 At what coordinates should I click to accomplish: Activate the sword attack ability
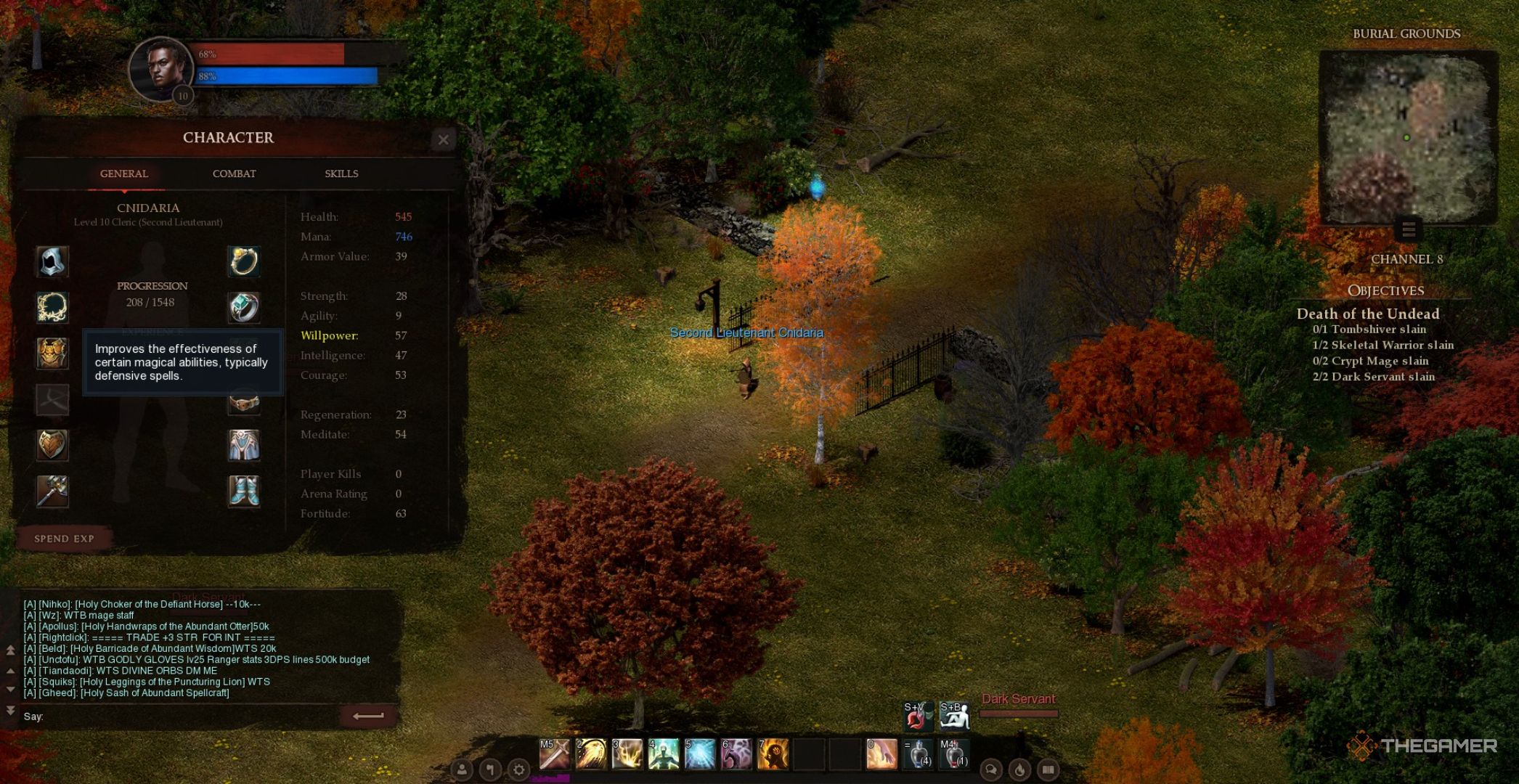pos(554,754)
